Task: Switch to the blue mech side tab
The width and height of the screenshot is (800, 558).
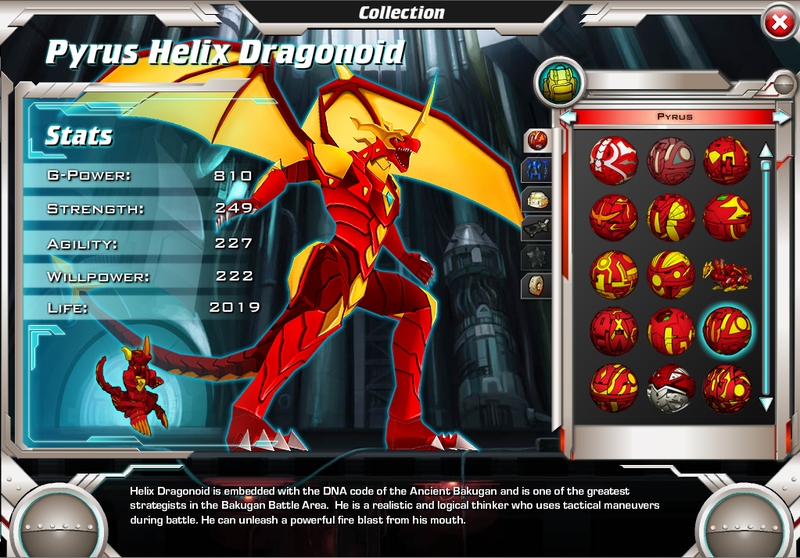Action: pos(537,169)
